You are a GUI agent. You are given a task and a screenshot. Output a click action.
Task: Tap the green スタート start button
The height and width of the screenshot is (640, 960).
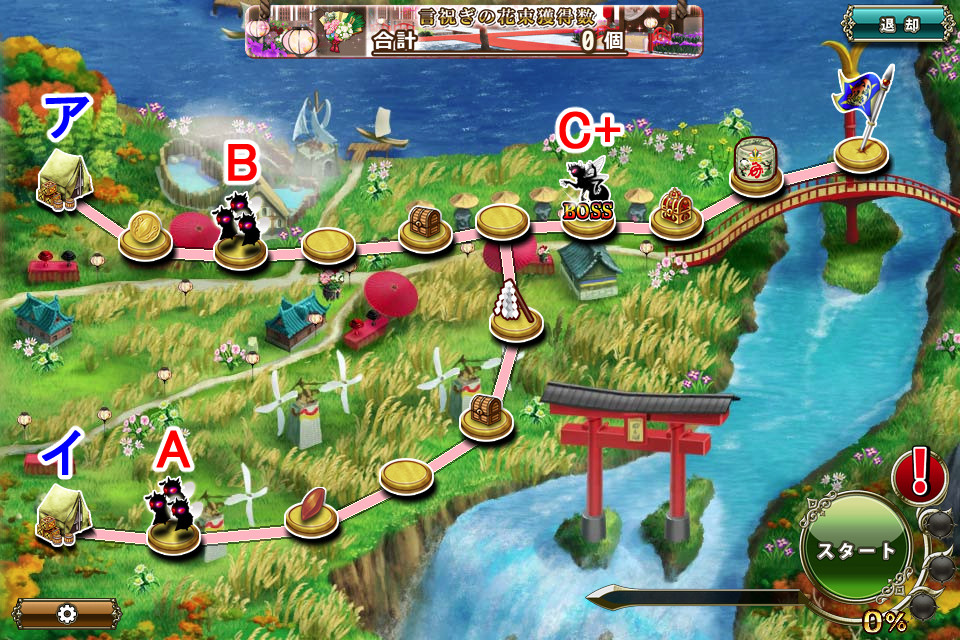856,550
